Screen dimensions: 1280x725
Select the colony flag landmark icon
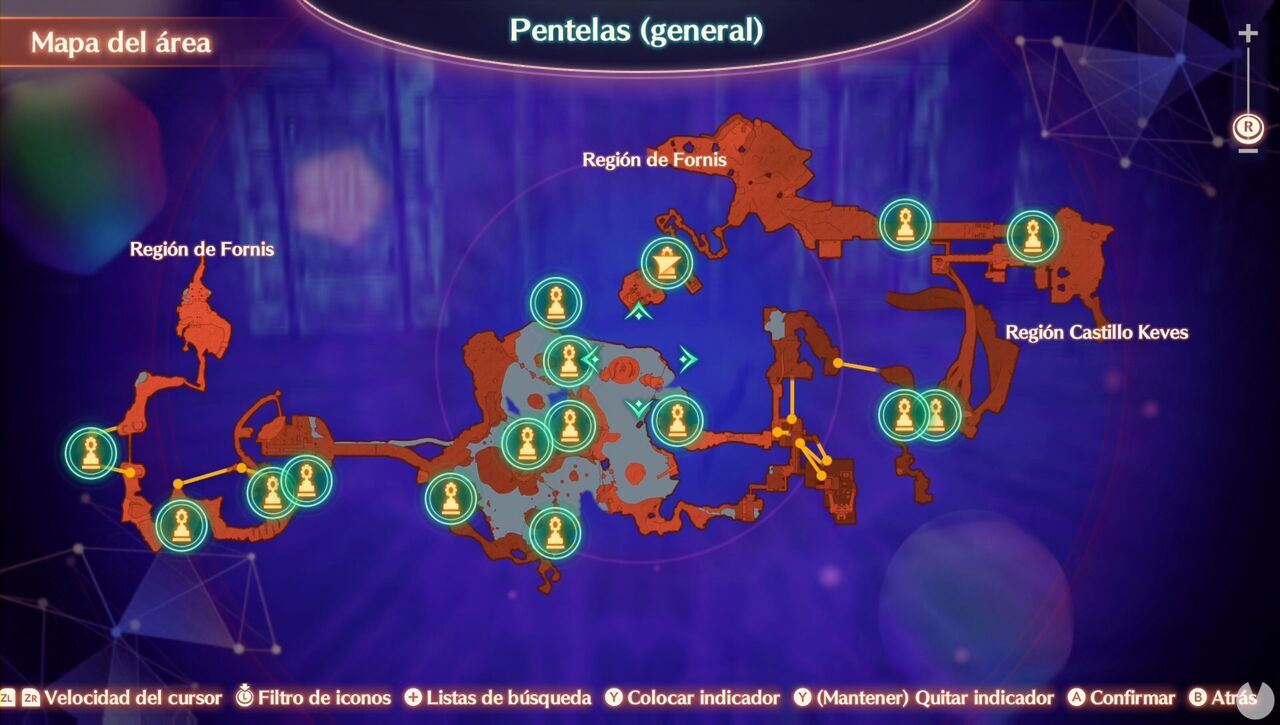tap(663, 262)
